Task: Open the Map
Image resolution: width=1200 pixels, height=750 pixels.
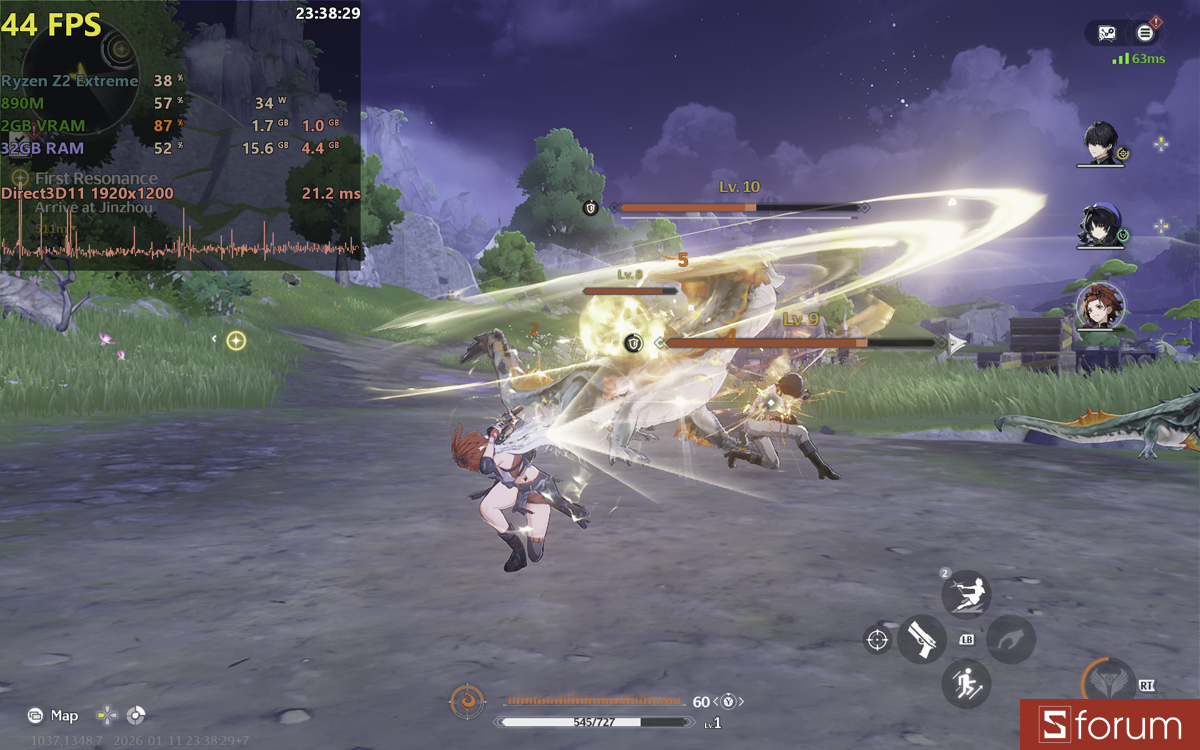Action: pos(54,715)
